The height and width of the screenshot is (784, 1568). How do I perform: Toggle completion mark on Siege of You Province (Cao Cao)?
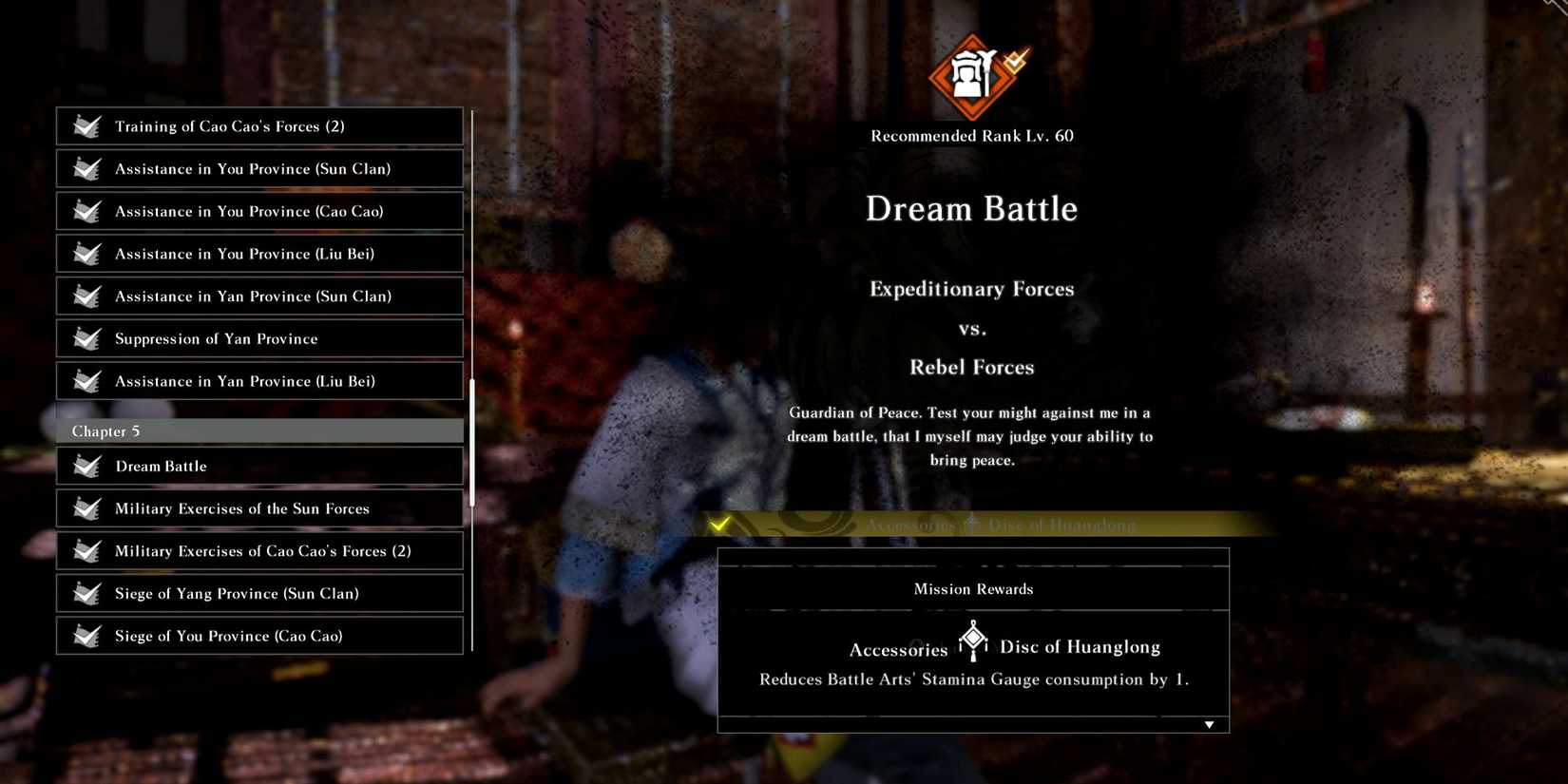coord(86,636)
